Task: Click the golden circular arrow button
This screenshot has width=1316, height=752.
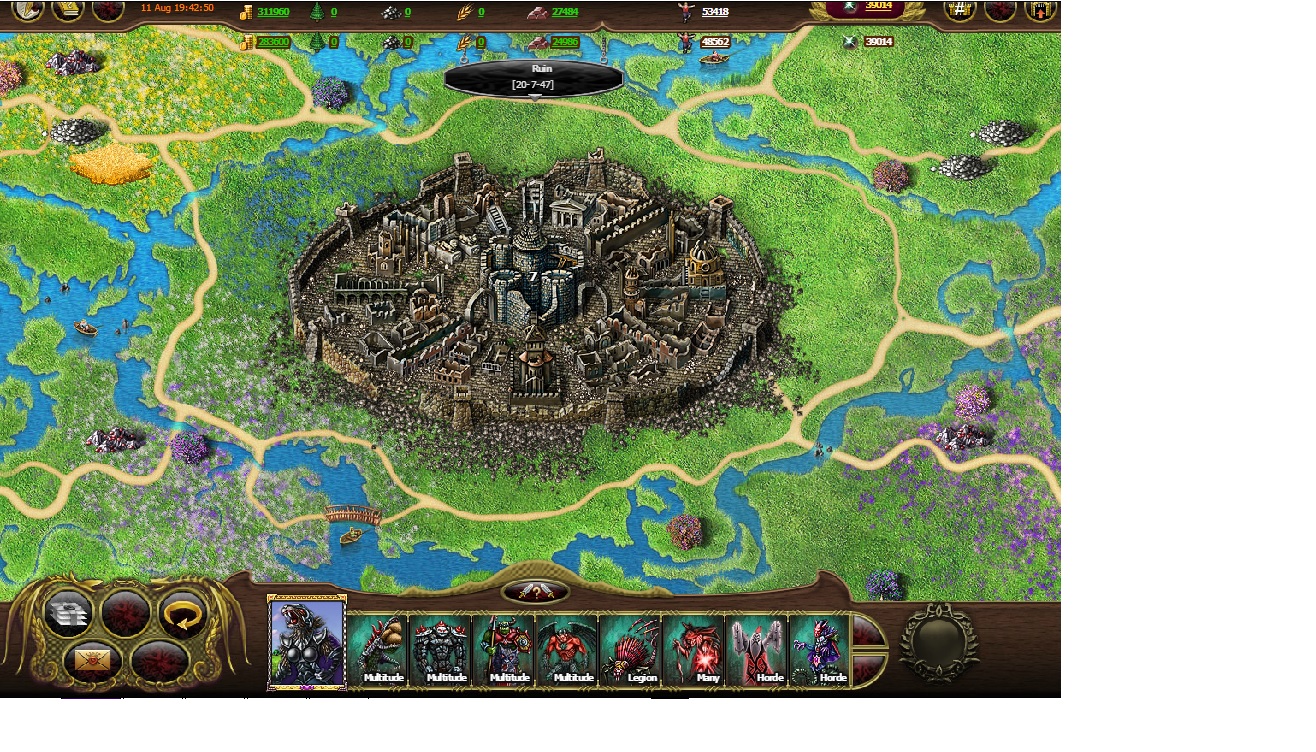Action: [x=184, y=613]
